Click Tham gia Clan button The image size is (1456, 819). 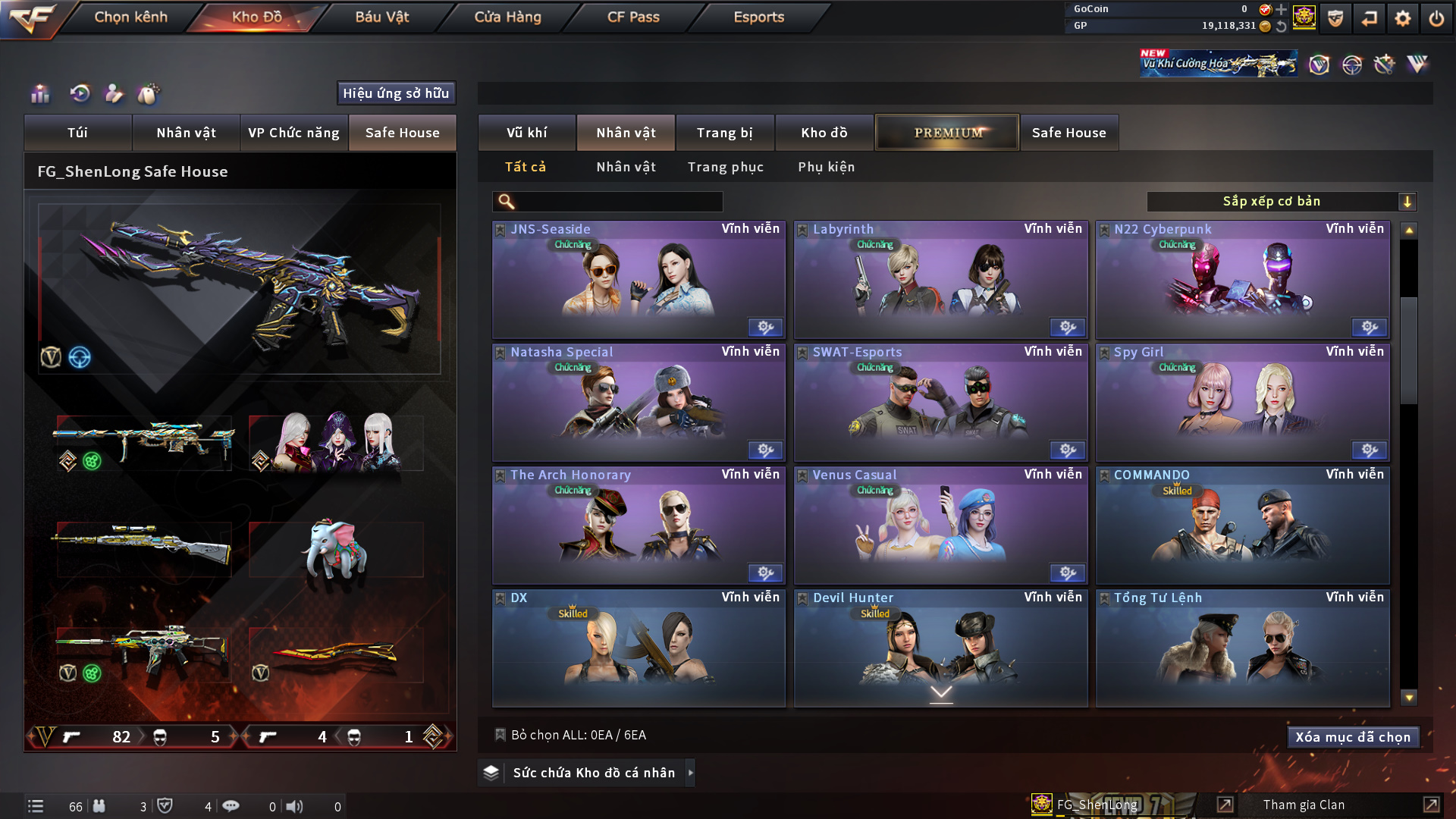[x=1304, y=805]
